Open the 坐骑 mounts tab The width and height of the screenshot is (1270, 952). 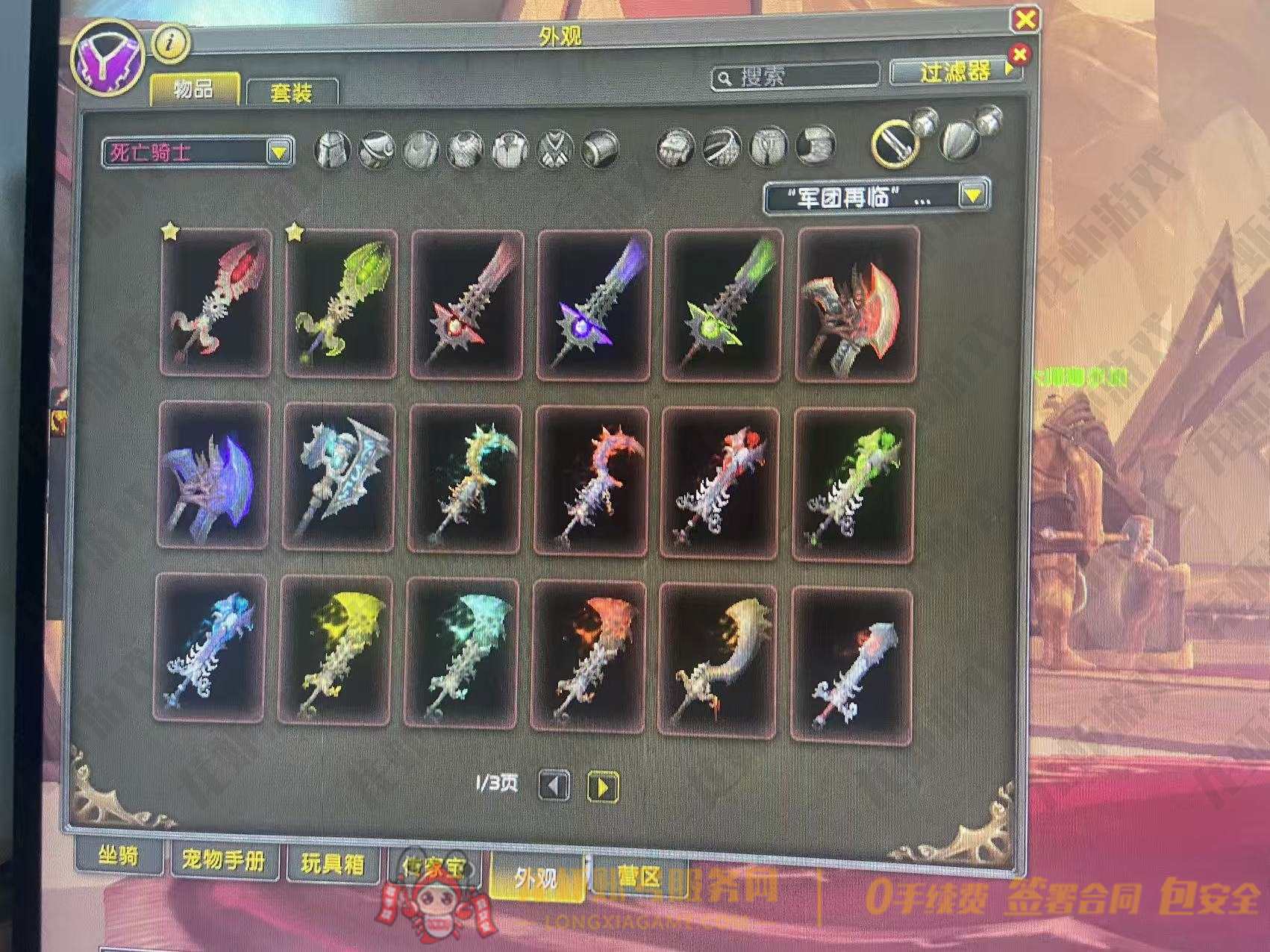pos(119,857)
